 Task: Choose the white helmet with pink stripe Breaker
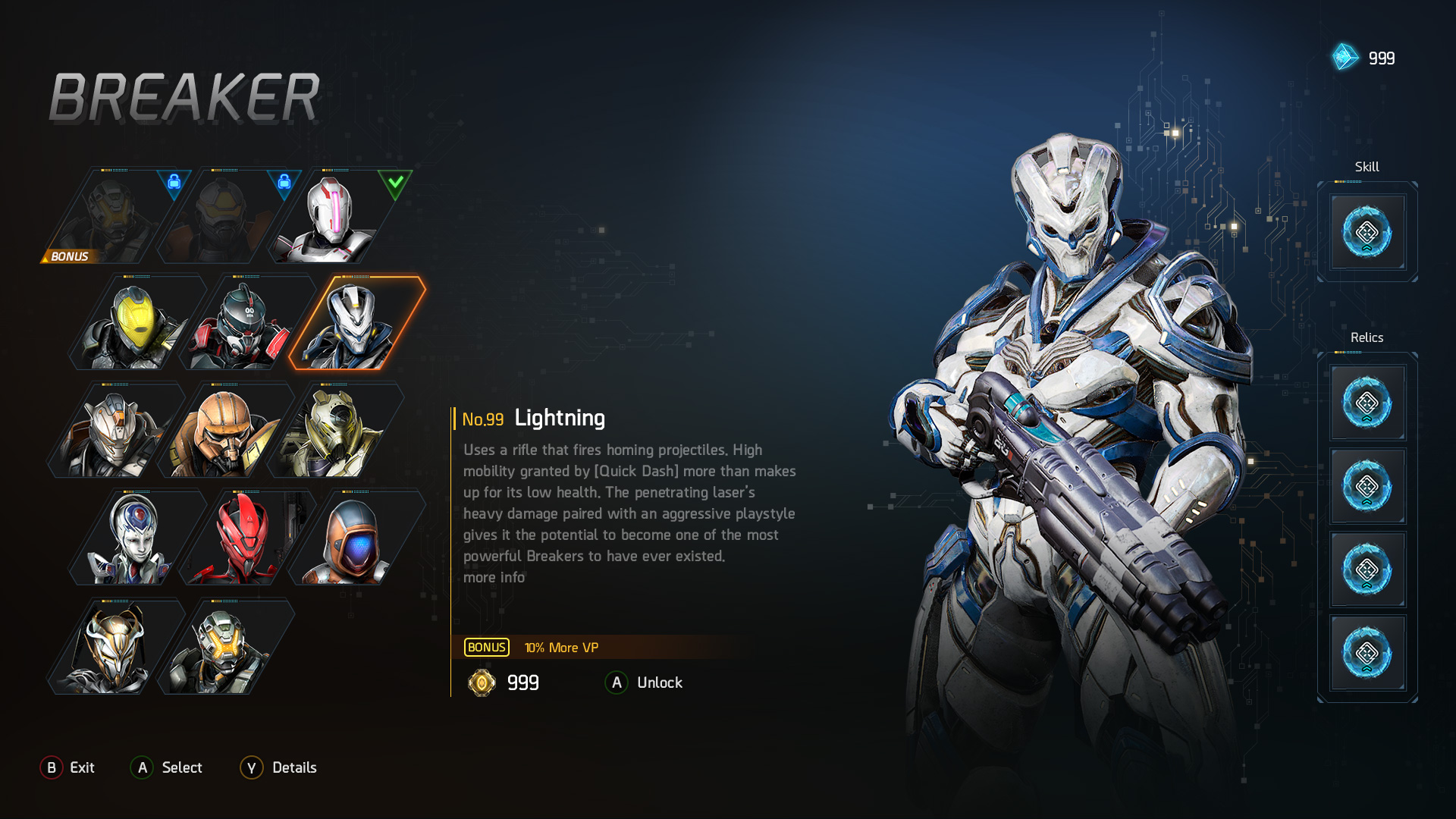[334, 216]
